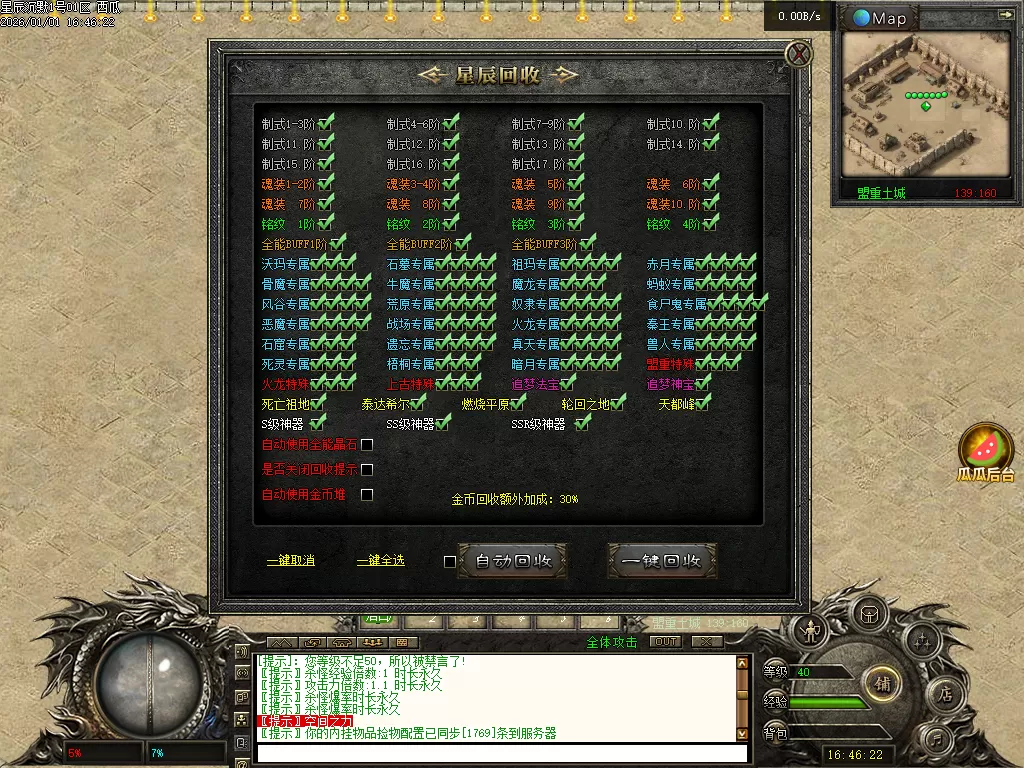Uncheck the SSR级神器 checkbox
This screenshot has width=1024, height=768.
582,423
